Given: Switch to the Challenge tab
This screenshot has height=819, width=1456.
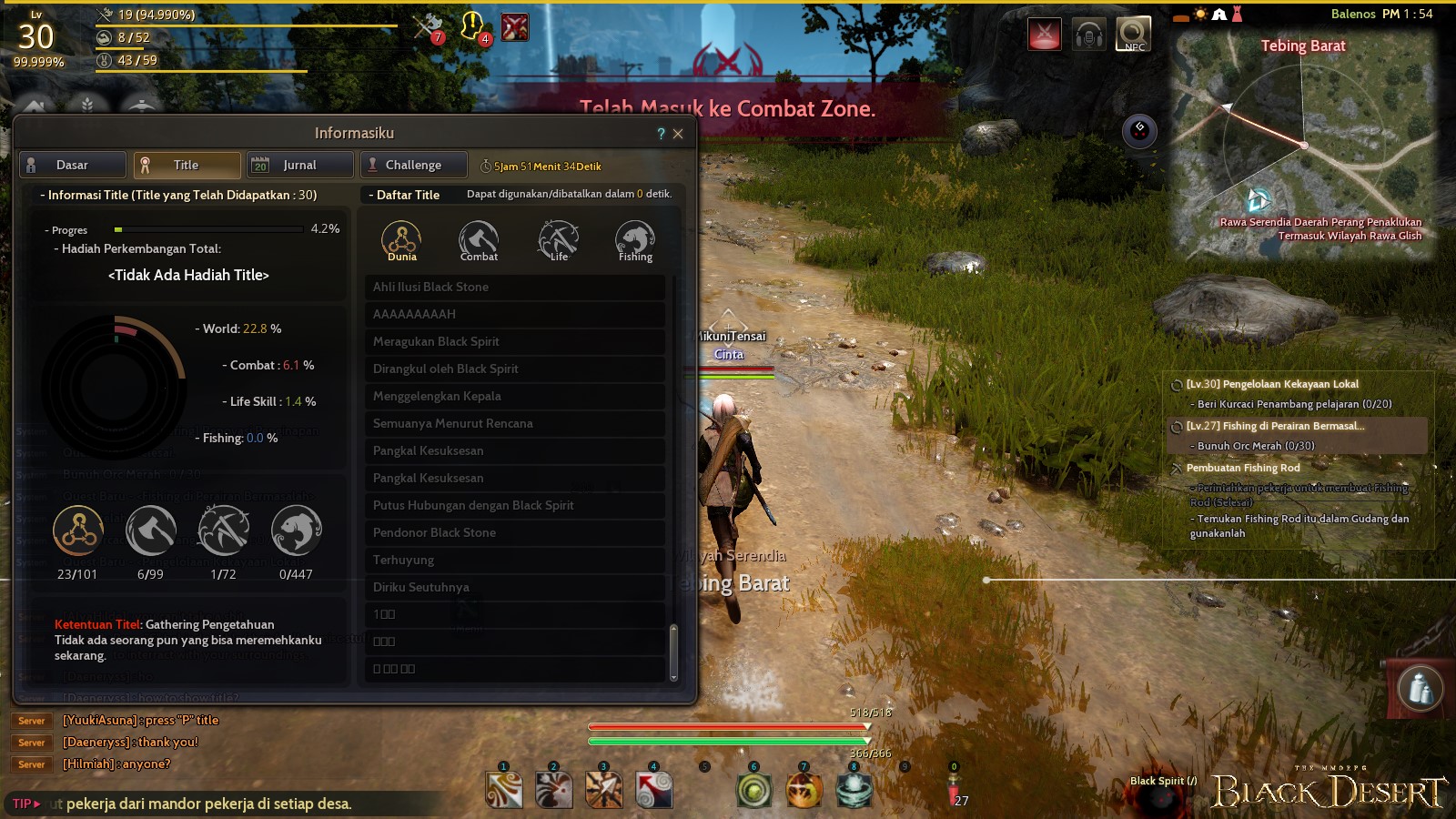Looking at the screenshot, I should pos(413,165).
